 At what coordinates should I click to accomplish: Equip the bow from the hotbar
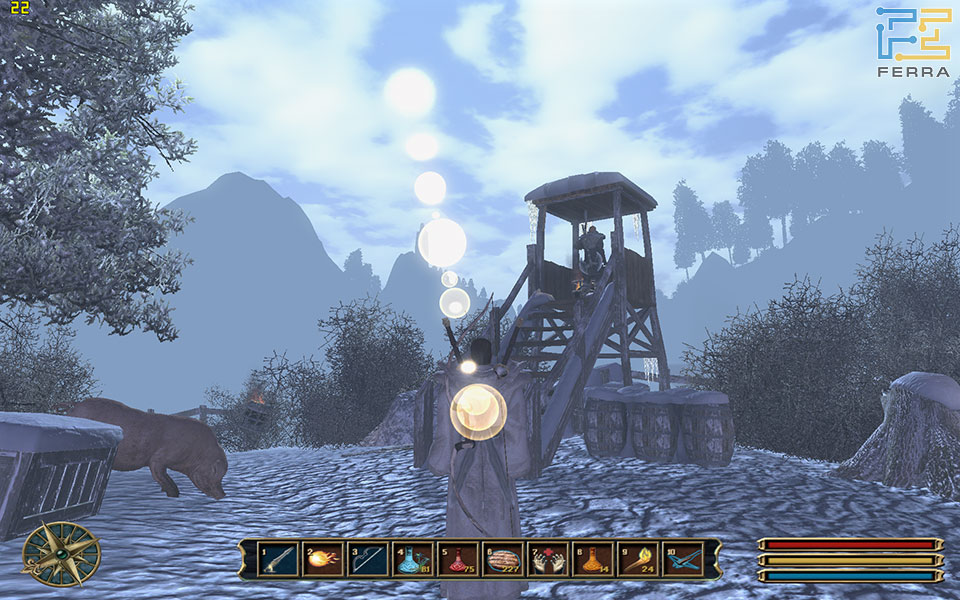[366, 558]
